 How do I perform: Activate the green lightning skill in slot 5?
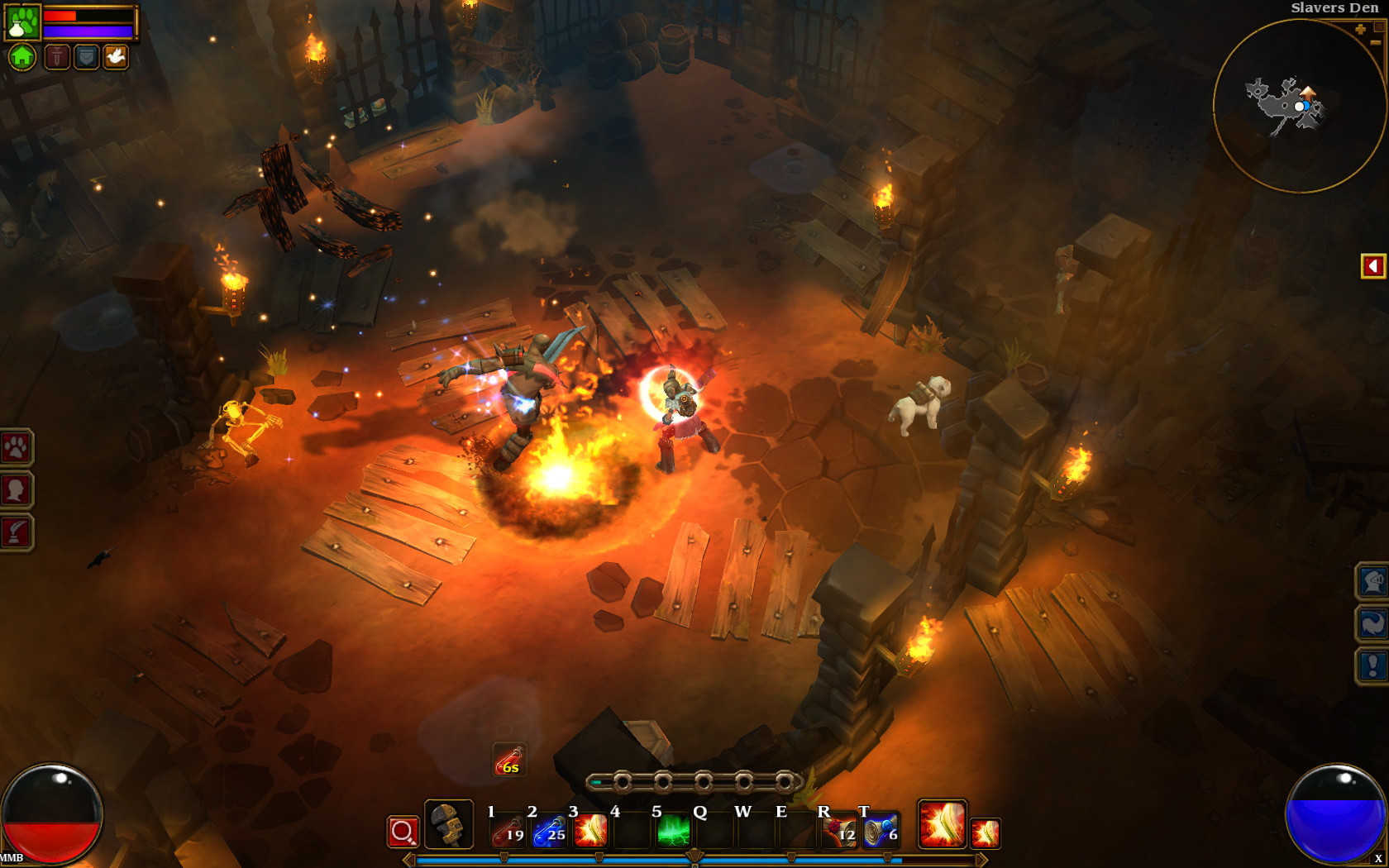[x=673, y=831]
